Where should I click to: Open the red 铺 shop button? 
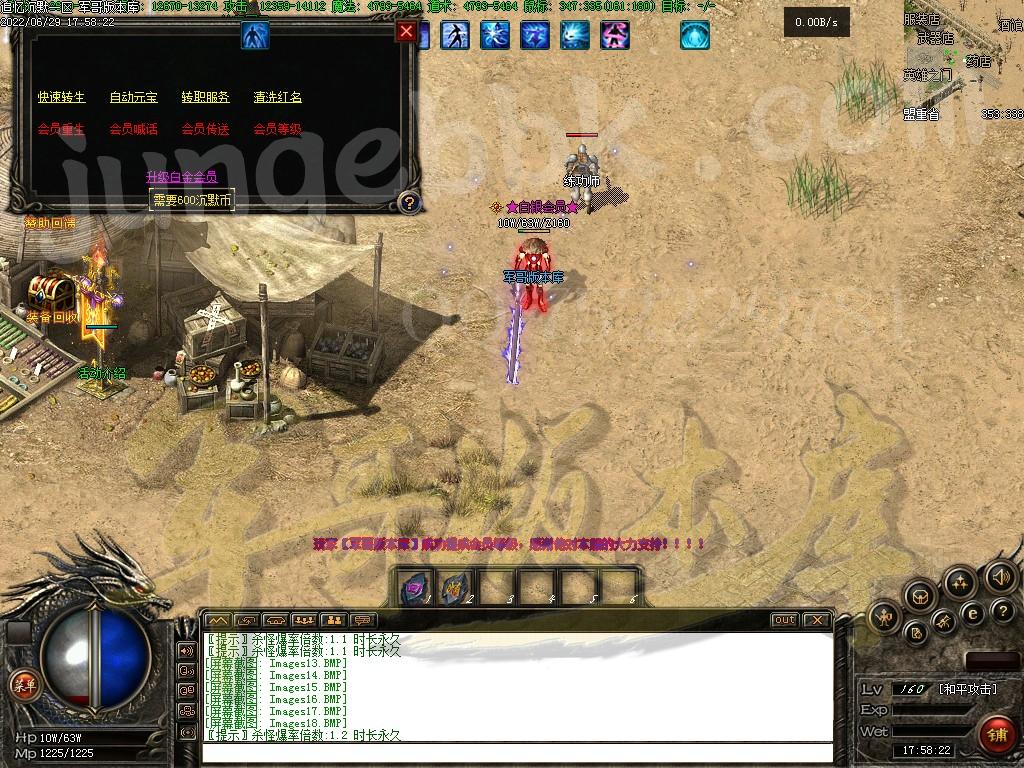pyautogui.click(x=995, y=734)
